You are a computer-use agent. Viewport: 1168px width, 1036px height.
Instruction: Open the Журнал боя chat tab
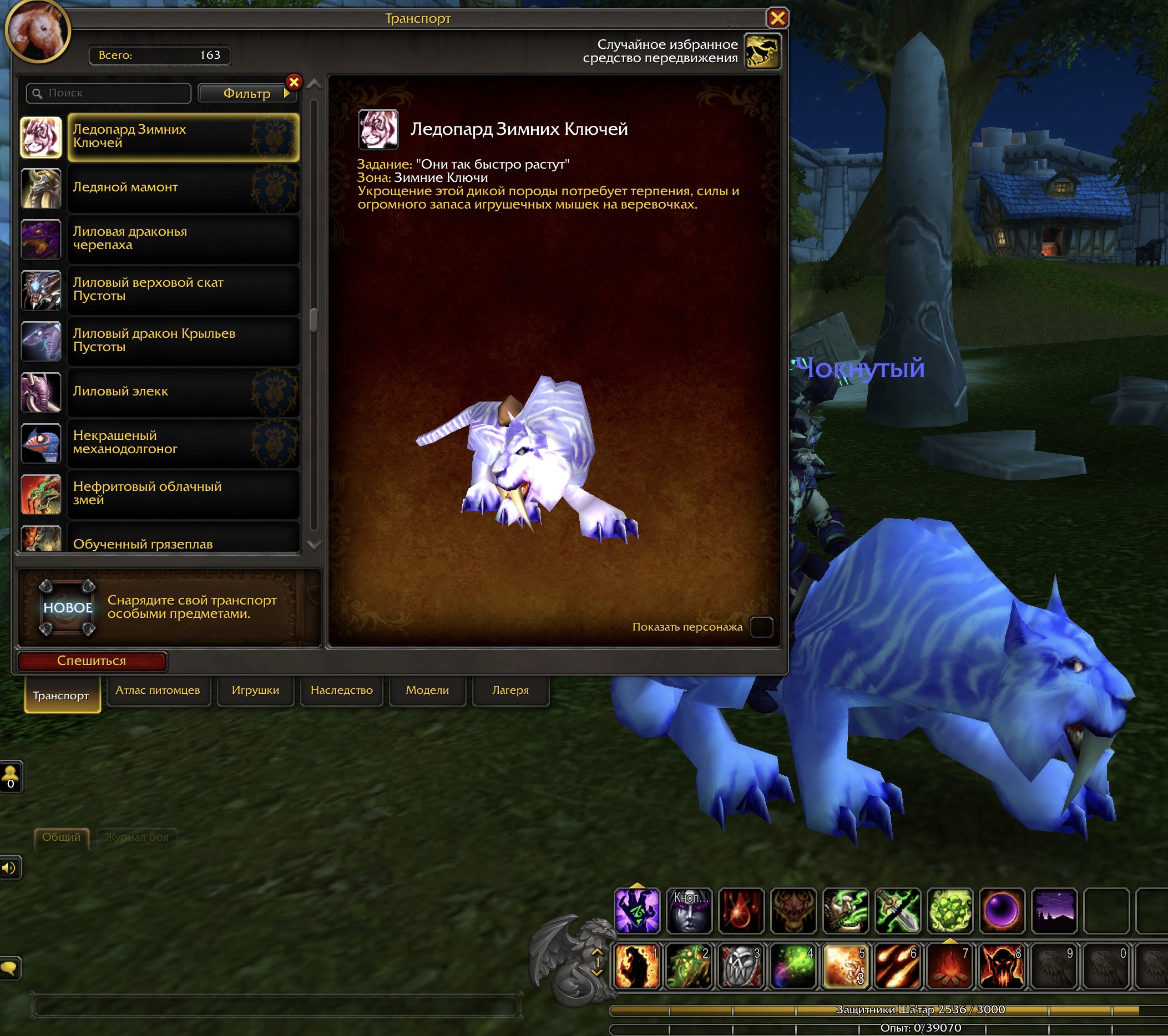click(x=137, y=839)
